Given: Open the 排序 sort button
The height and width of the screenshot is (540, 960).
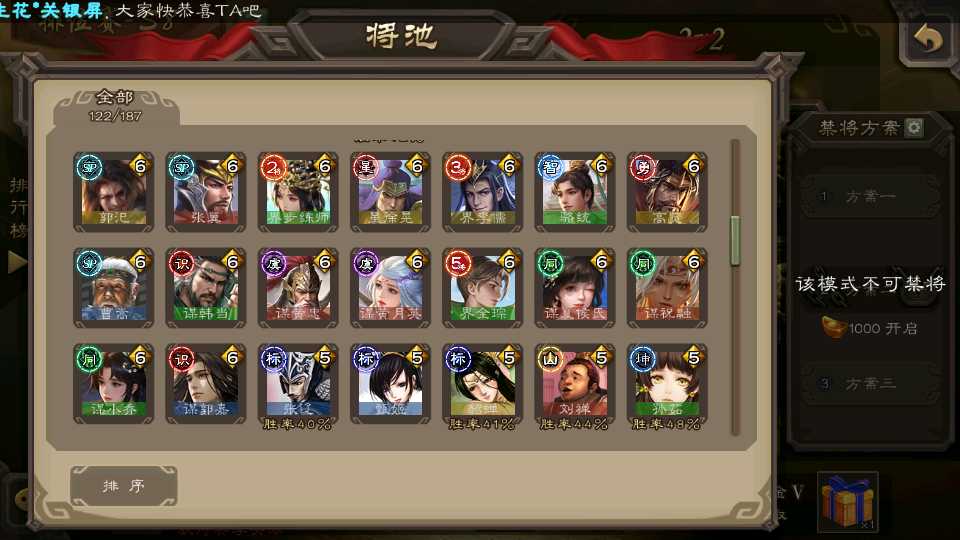Looking at the screenshot, I should click(124, 486).
